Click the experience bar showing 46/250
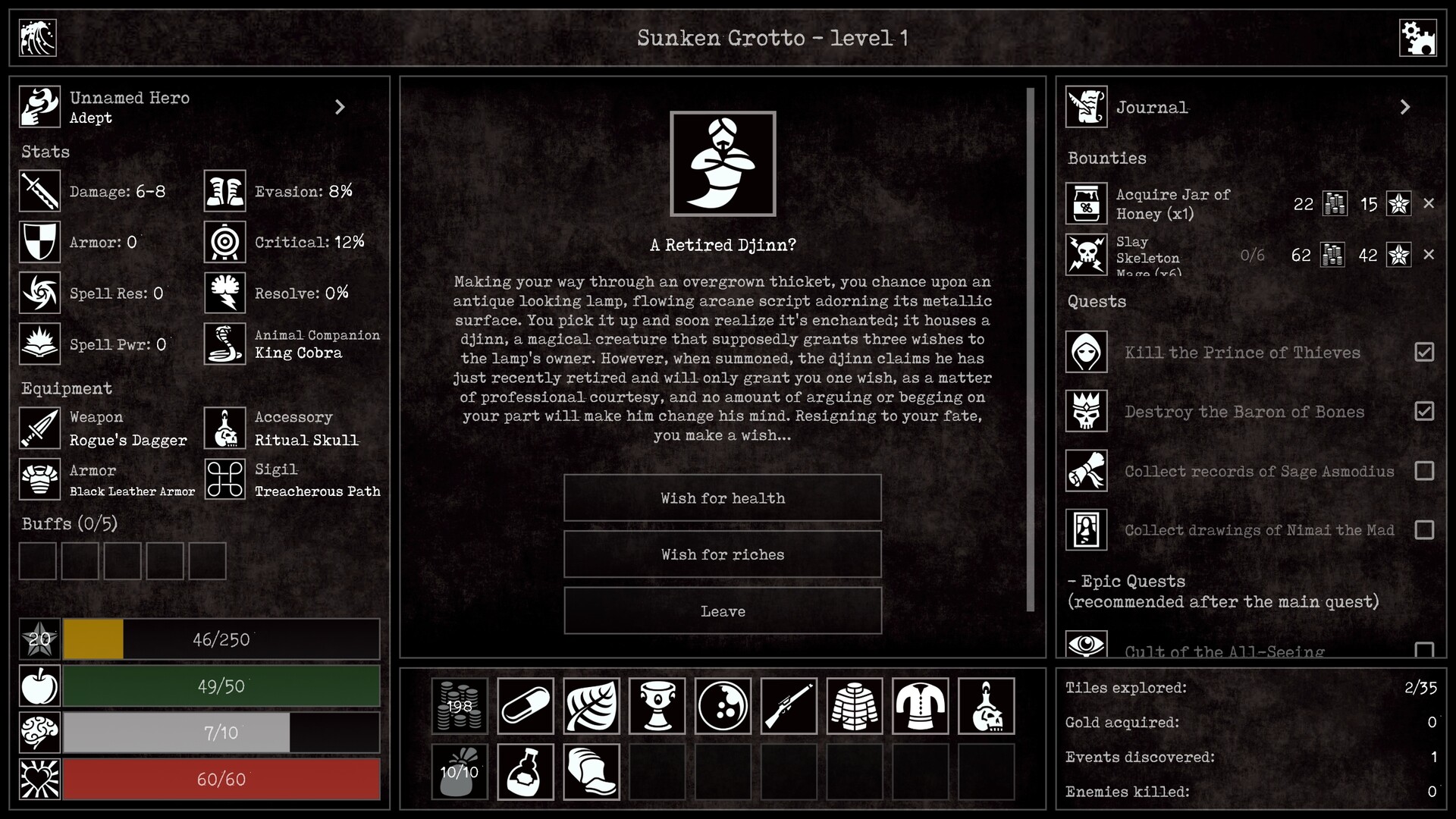The width and height of the screenshot is (1456, 819). pyautogui.click(x=221, y=639)
